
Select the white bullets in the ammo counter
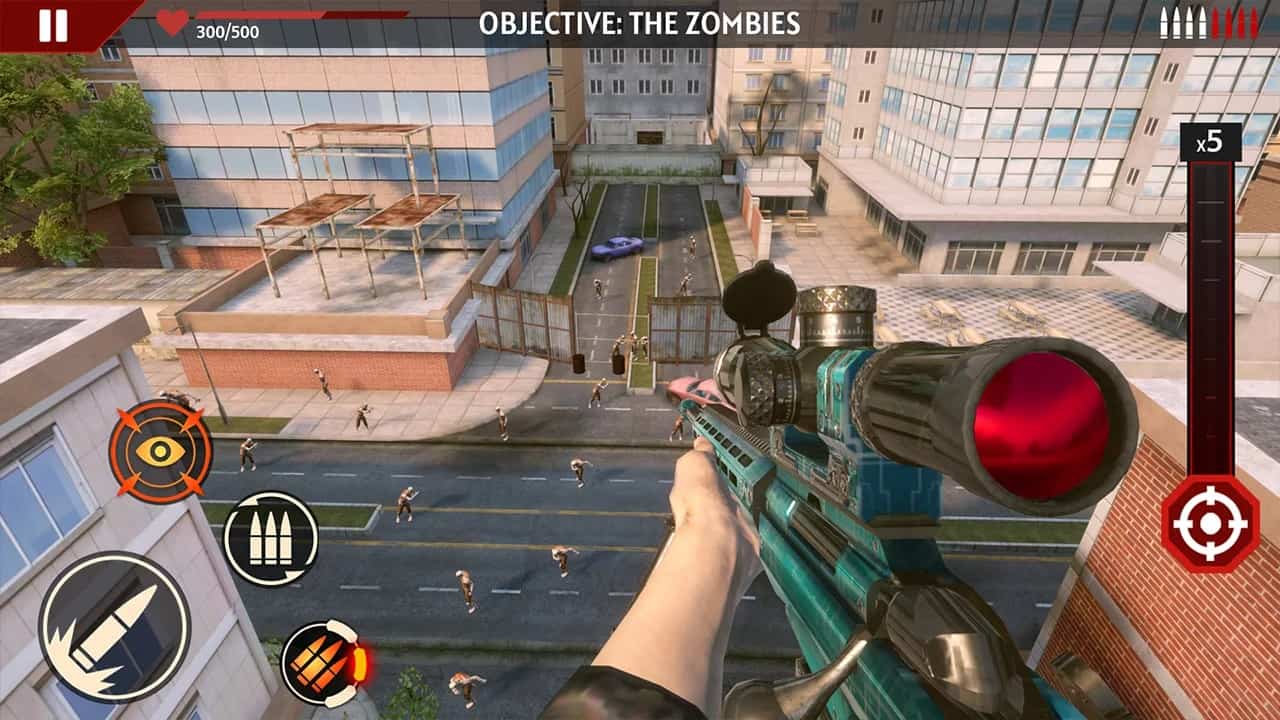[1184, 21]
